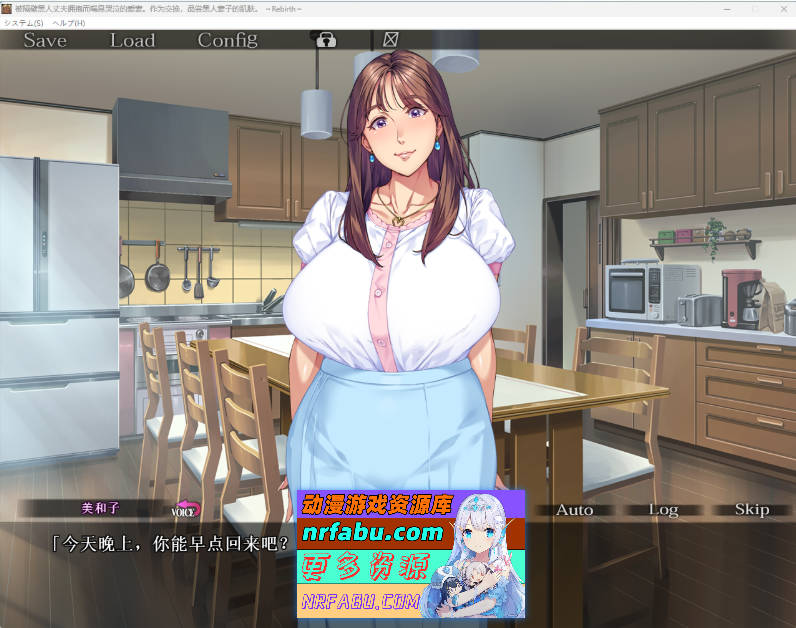Screen dimensions: 796x628
Task: Replay the line with the pink VOICE button
Action: [186, 510]
